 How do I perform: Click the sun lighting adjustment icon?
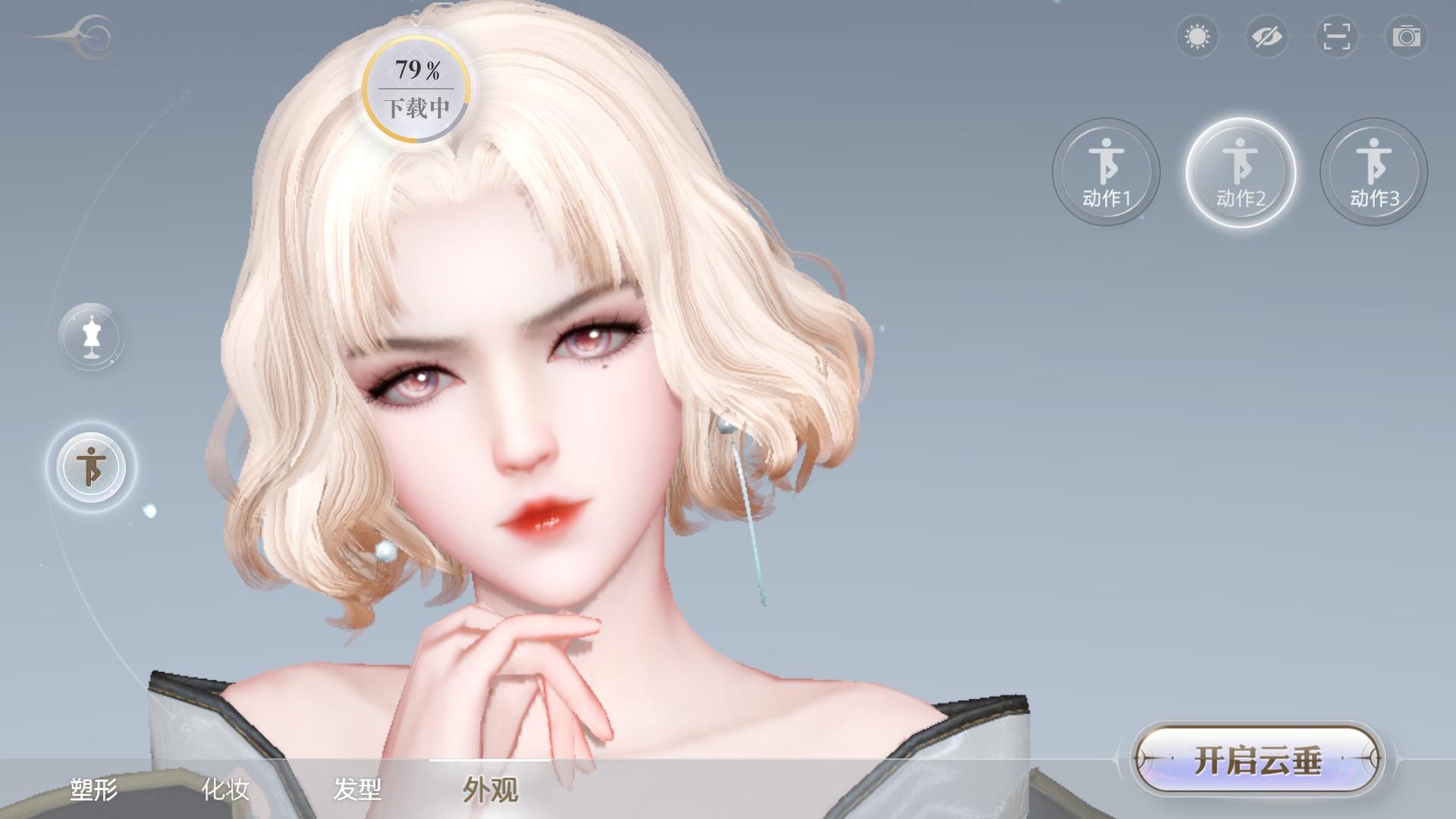coord(1197,36)
